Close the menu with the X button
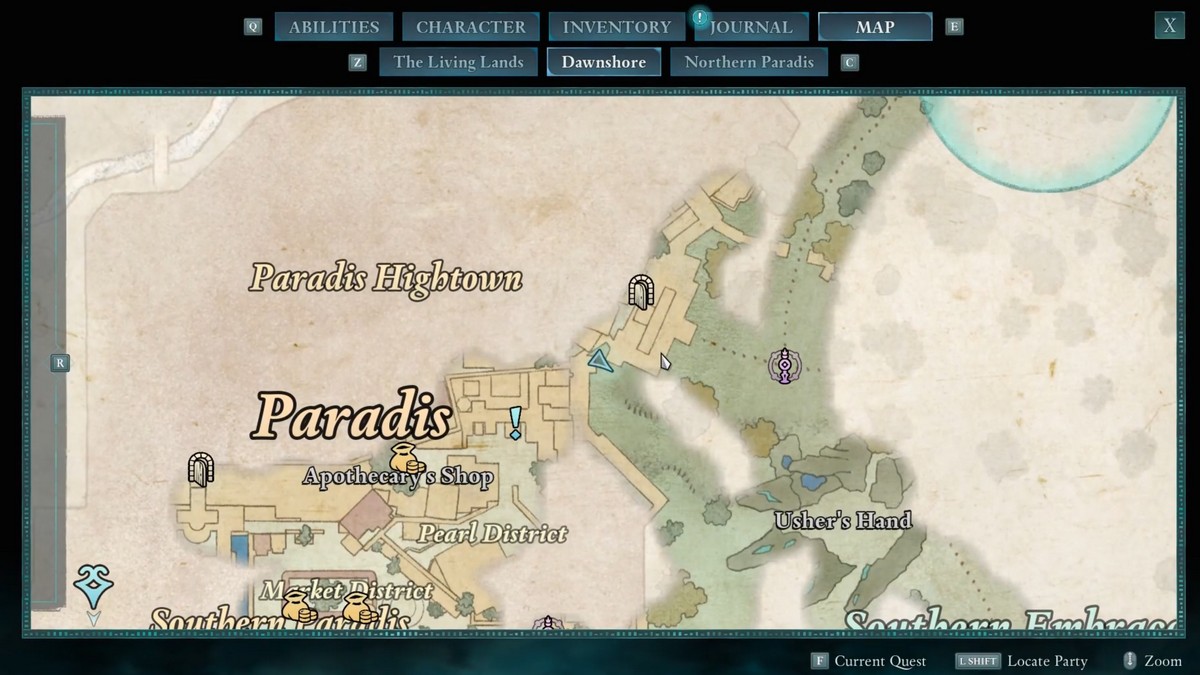Image resolution: width=1200 pixels, height=675 pixels. coord(1169,26)
